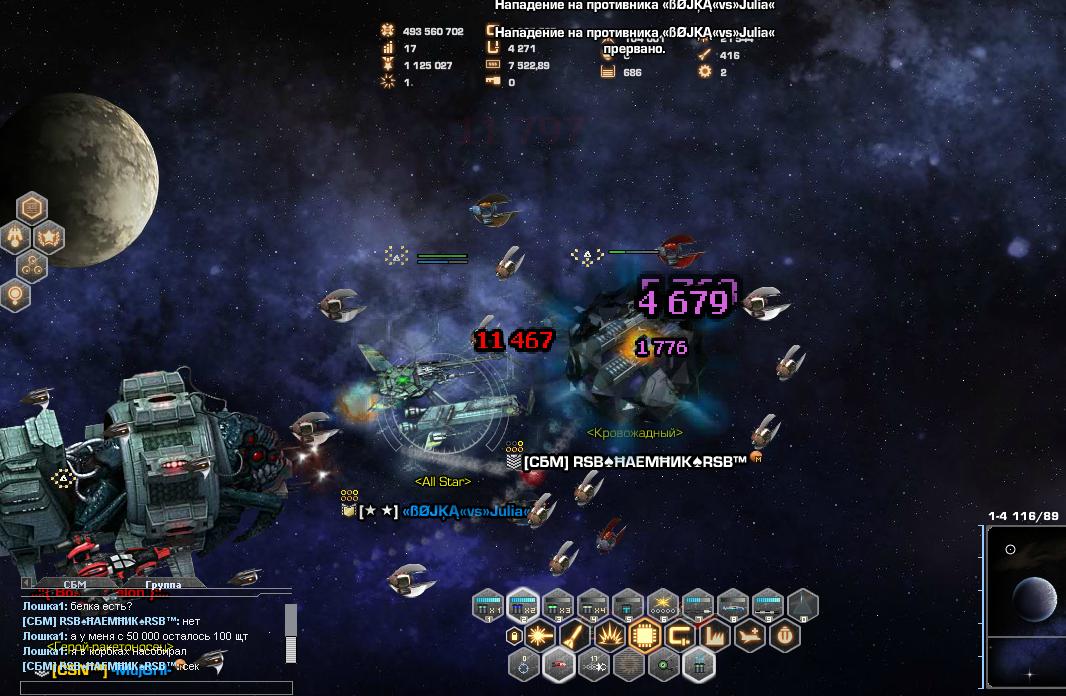1066x696 pixels.
Task: Switch to the СБМ chat tab
Action: point(75,584)
